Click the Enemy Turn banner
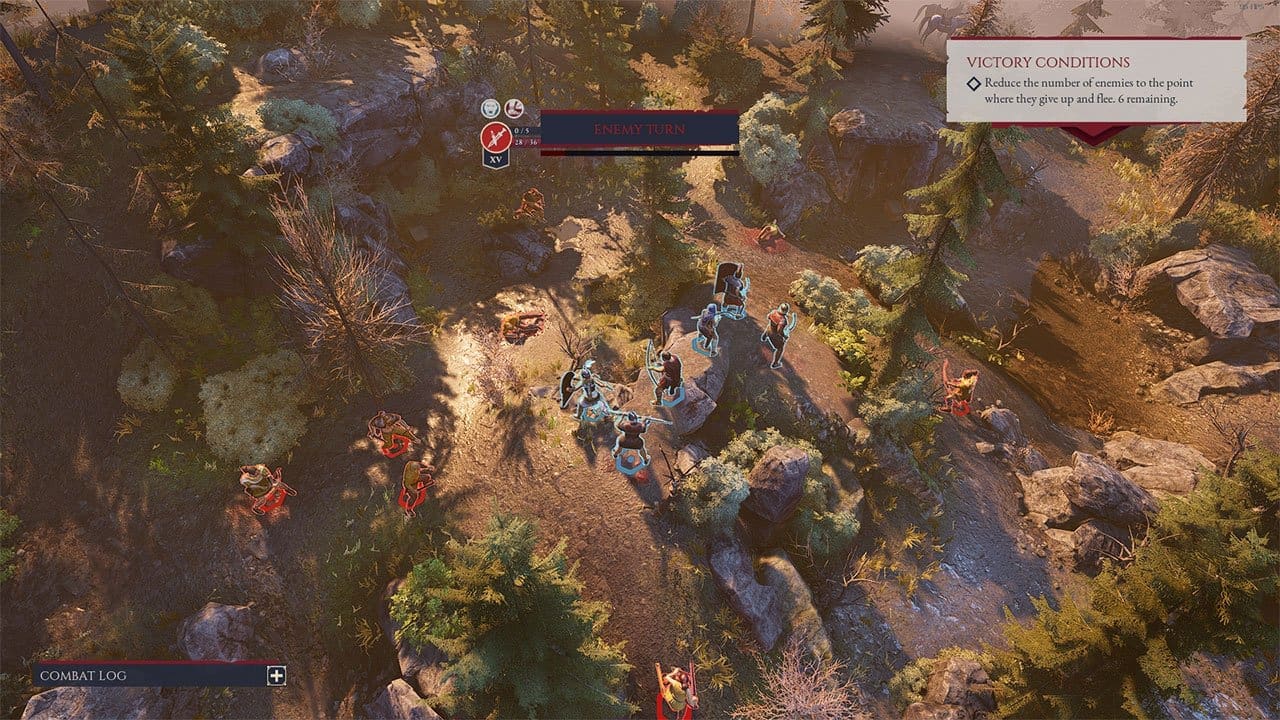Viewport: 1280px width, 720px height. [639, 130]
